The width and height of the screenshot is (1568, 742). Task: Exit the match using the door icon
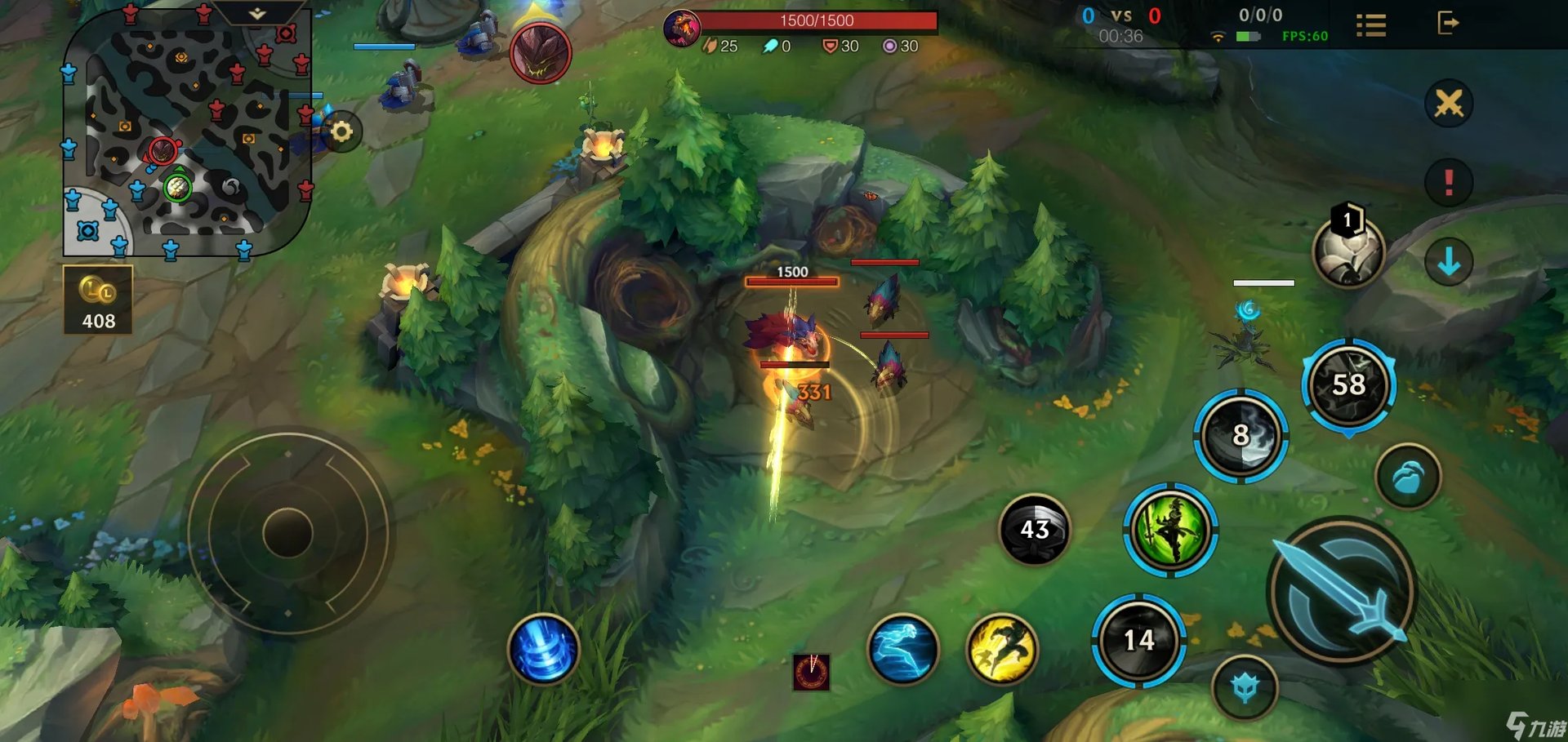click(x=1448, y=23)
